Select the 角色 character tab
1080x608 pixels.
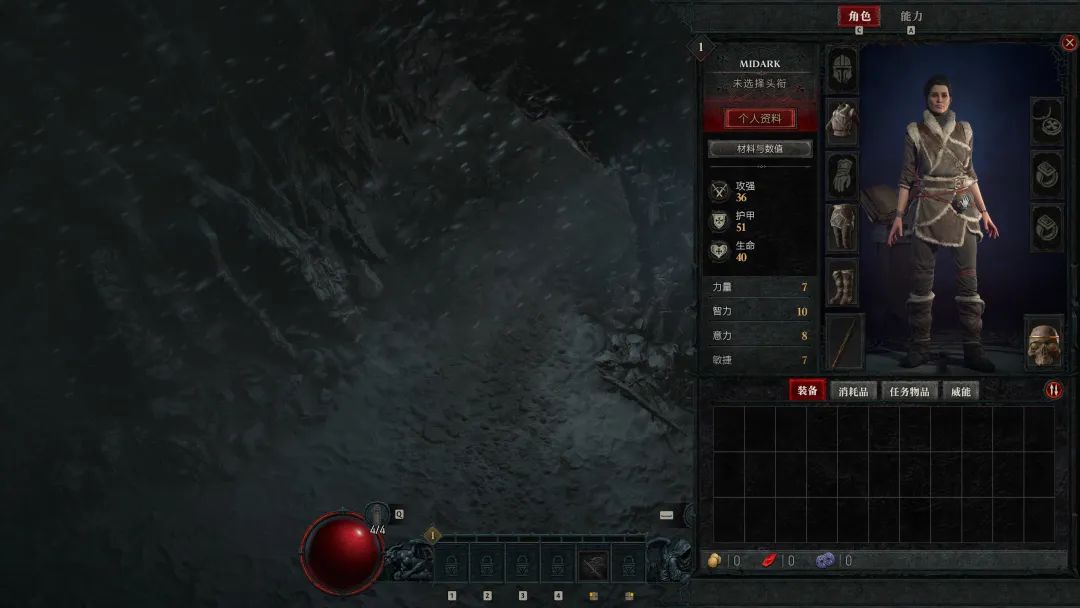pos(859,16)
